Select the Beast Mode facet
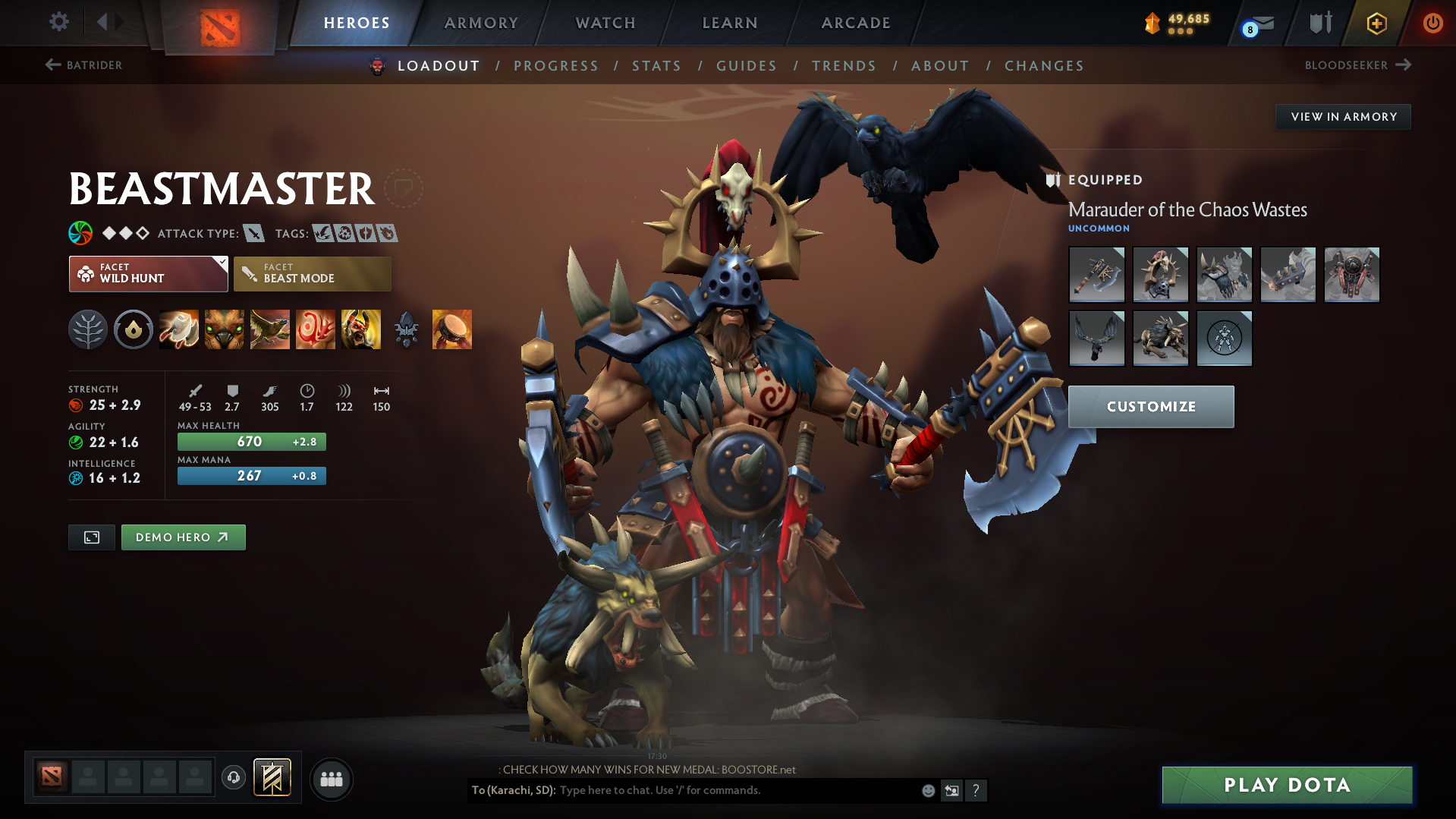Image resolution: width=1456 pixels, height=819 pixels. [312, 273]
